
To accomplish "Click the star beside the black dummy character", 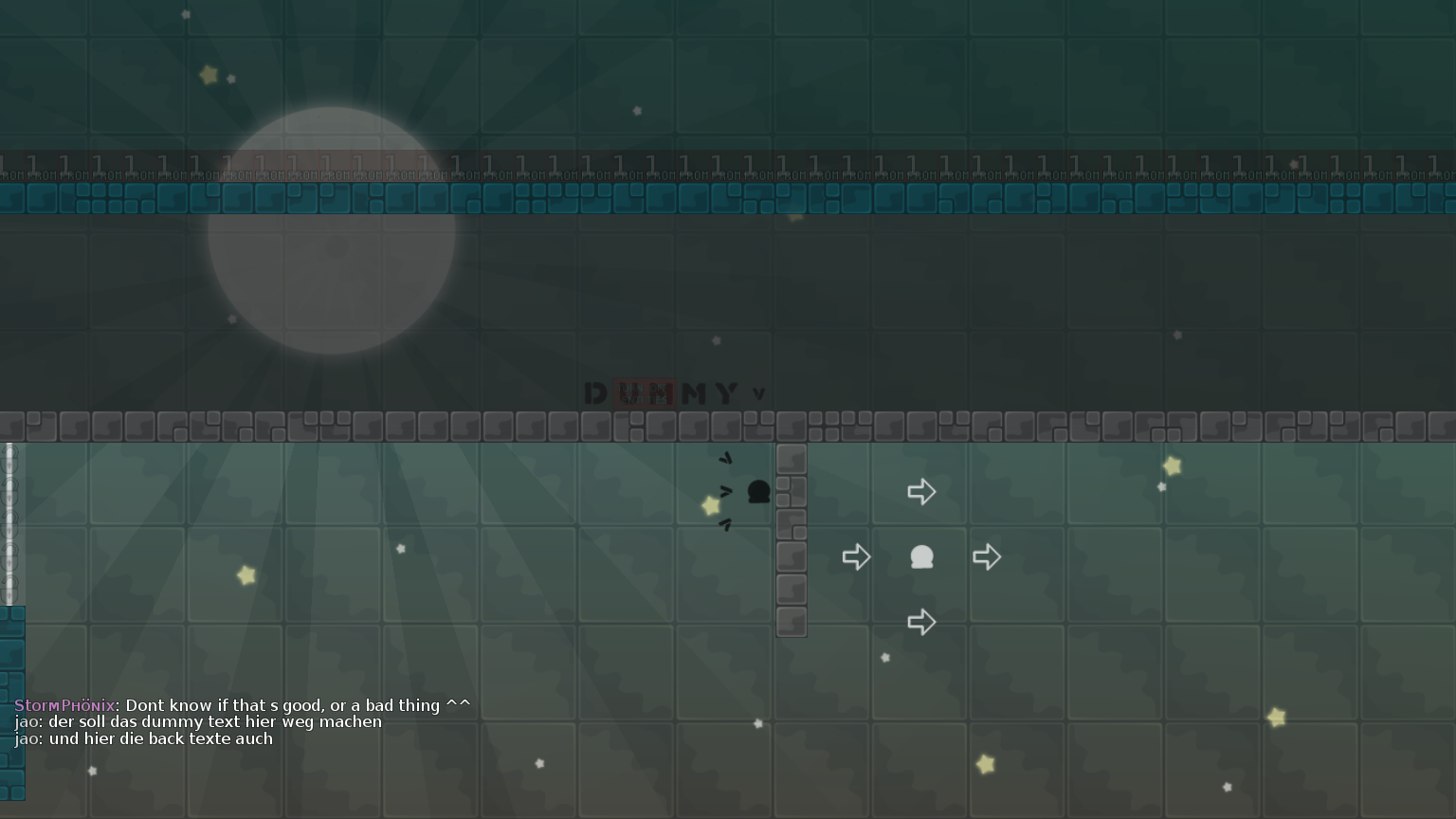I will click(x=710, y=507).
